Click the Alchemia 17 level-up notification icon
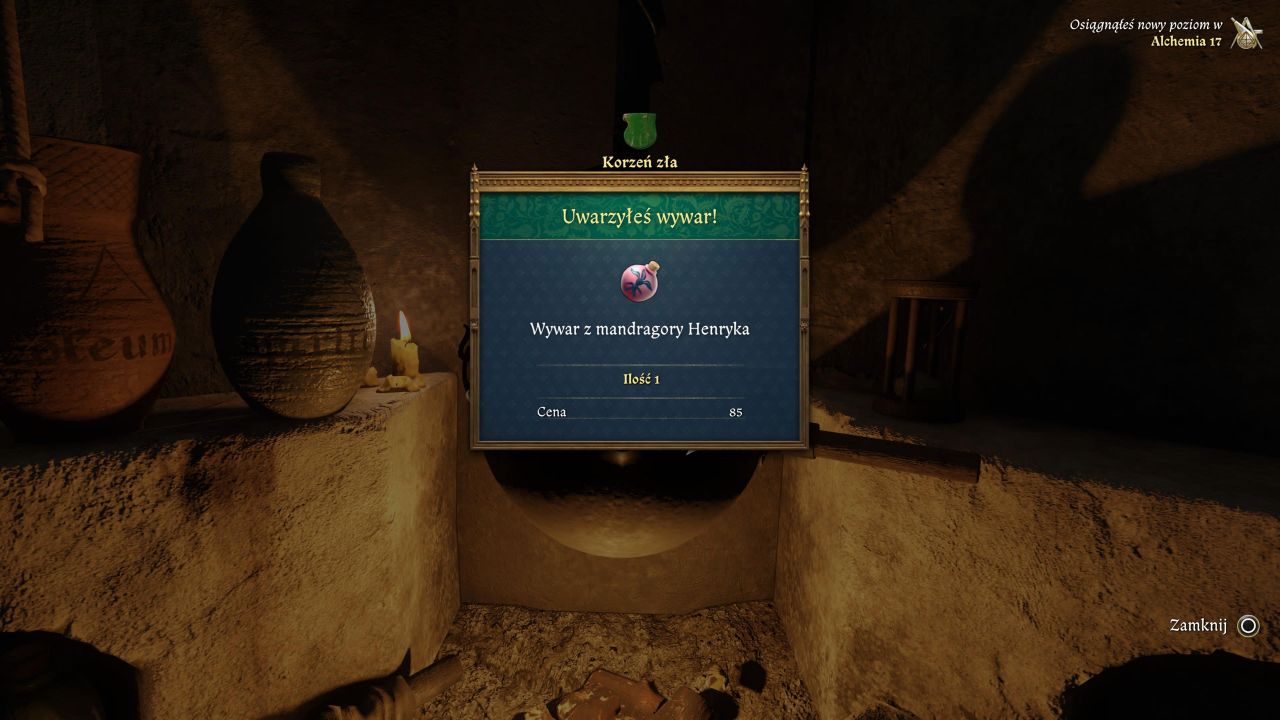This screenshot has height=720, width=1280. [x=1246, y=33]
